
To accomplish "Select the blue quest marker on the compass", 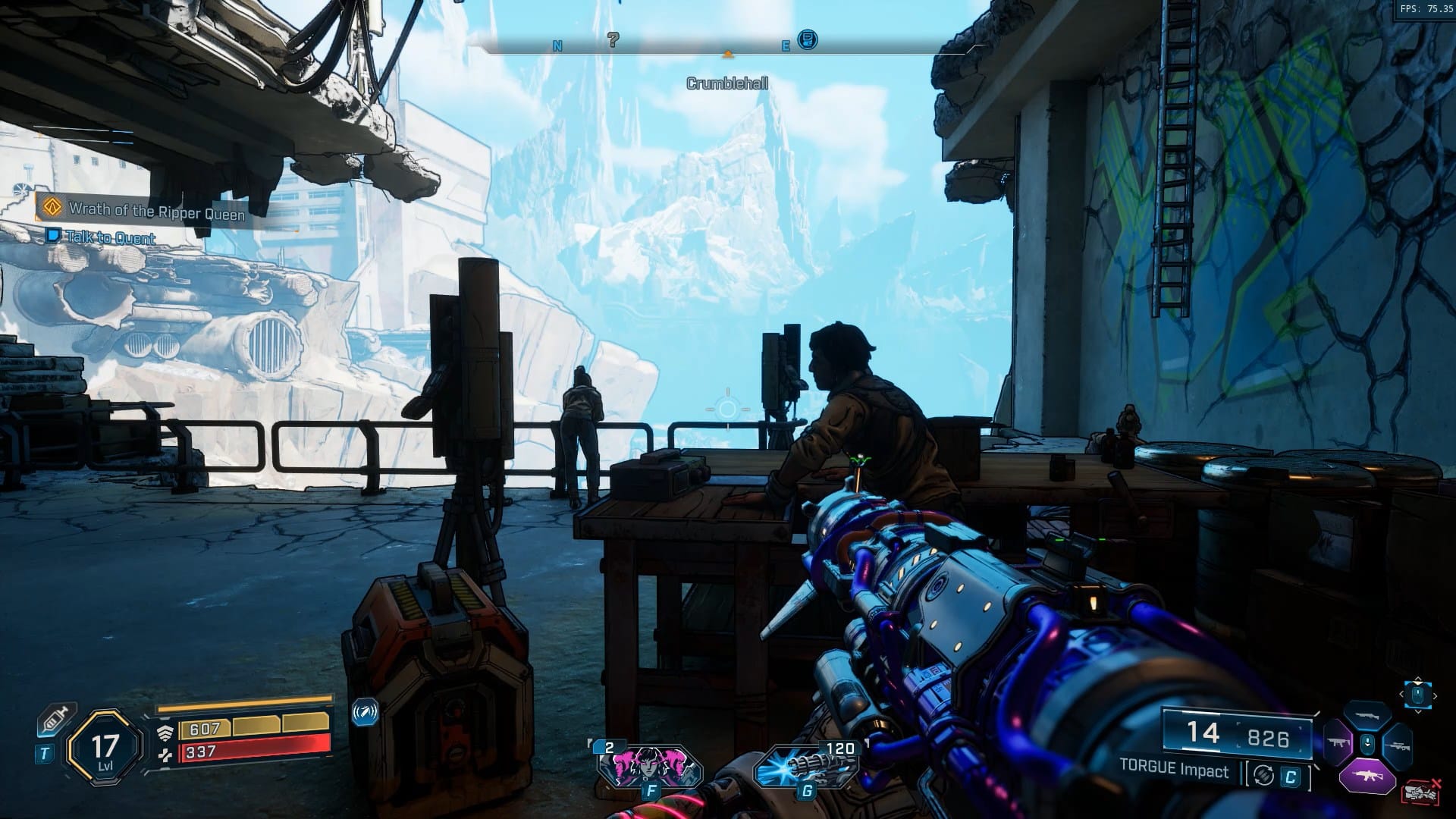I will pos(808,39).
